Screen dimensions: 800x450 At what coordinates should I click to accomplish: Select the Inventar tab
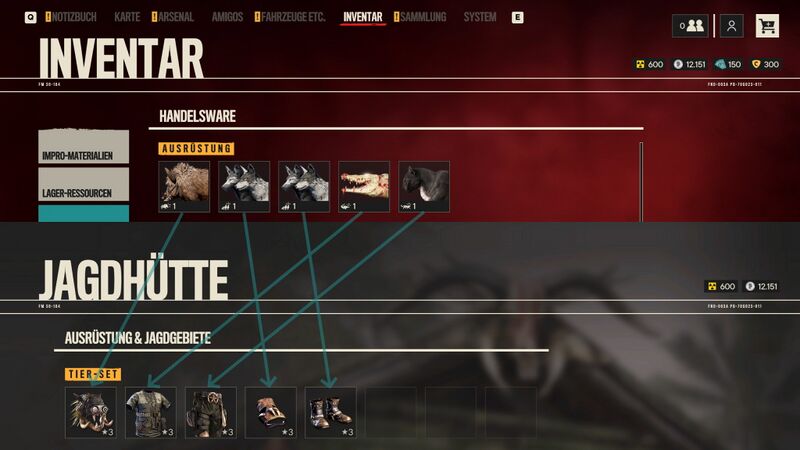(362, 17)
